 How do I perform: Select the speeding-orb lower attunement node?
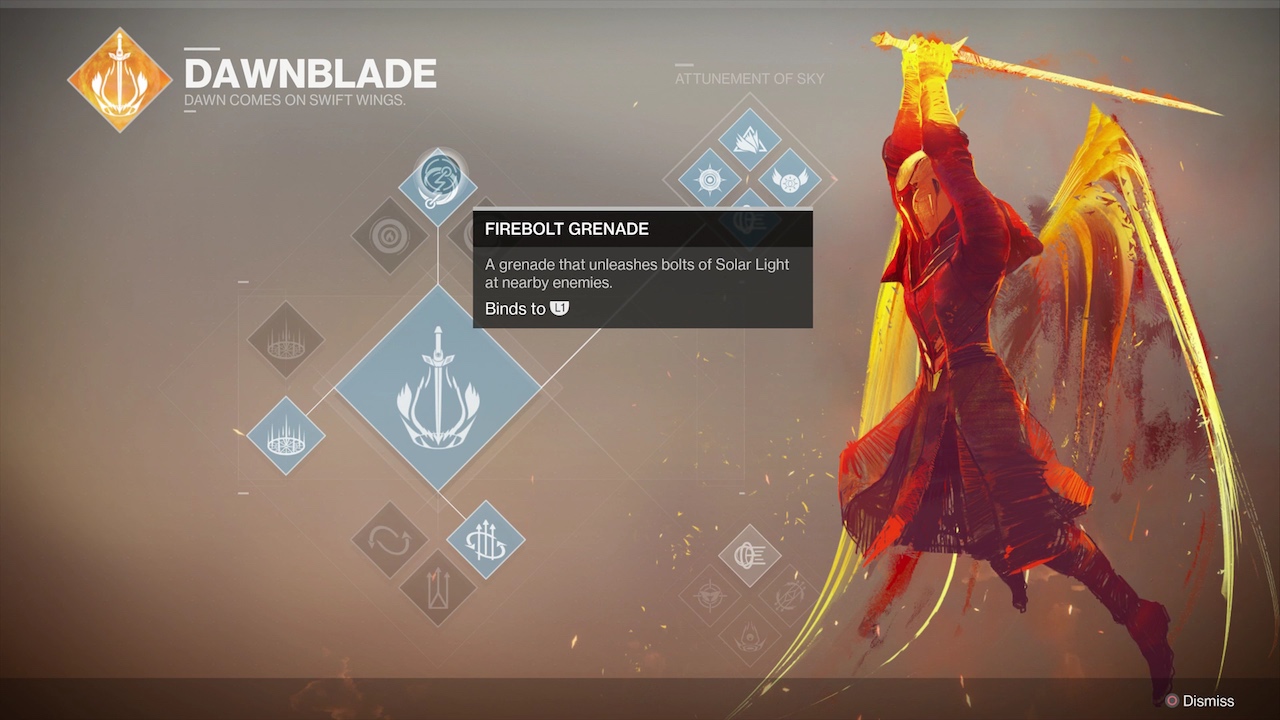tap(749, 556)
